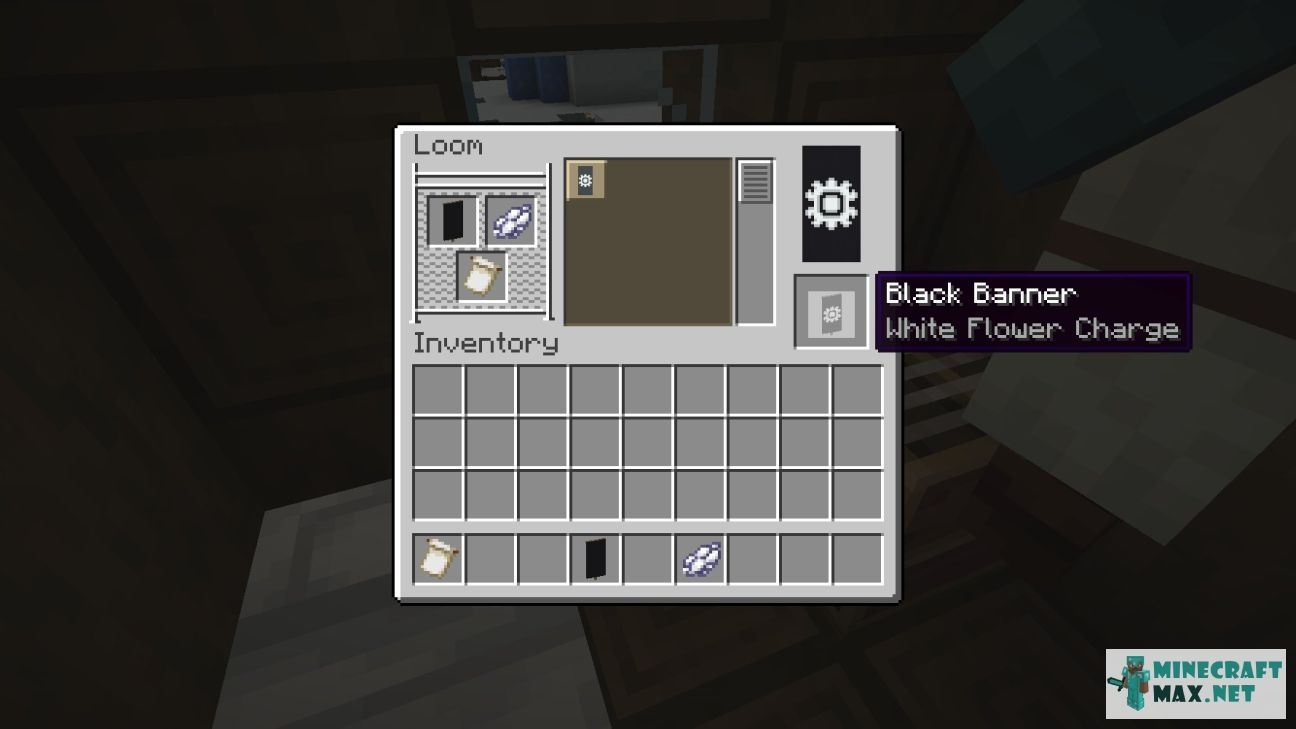The width and height of the screenshot is (1296, 729).
Task: Click the first empty inventory slot
Action: pyautogui.click(x=436, y=393)
